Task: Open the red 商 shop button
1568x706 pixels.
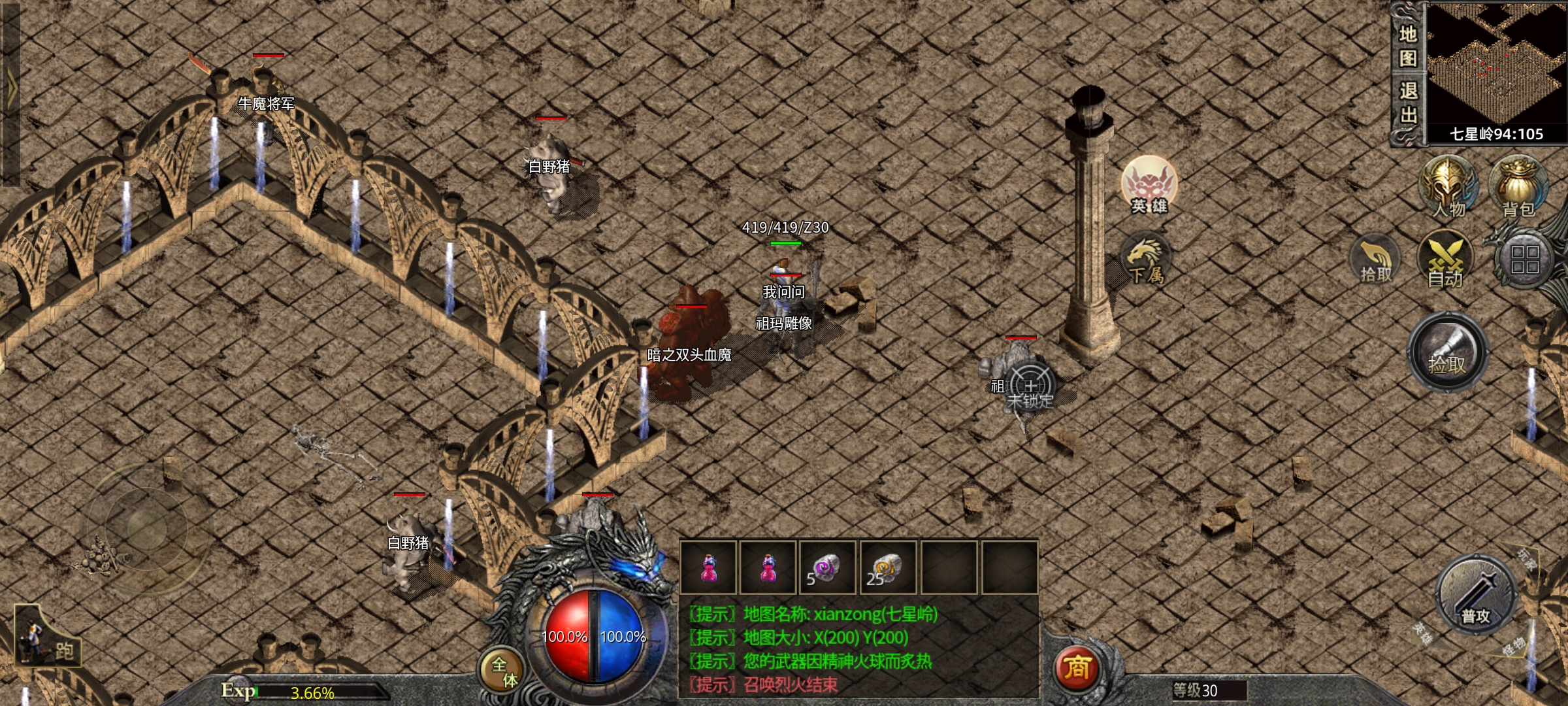Action: coord(1076,668)
